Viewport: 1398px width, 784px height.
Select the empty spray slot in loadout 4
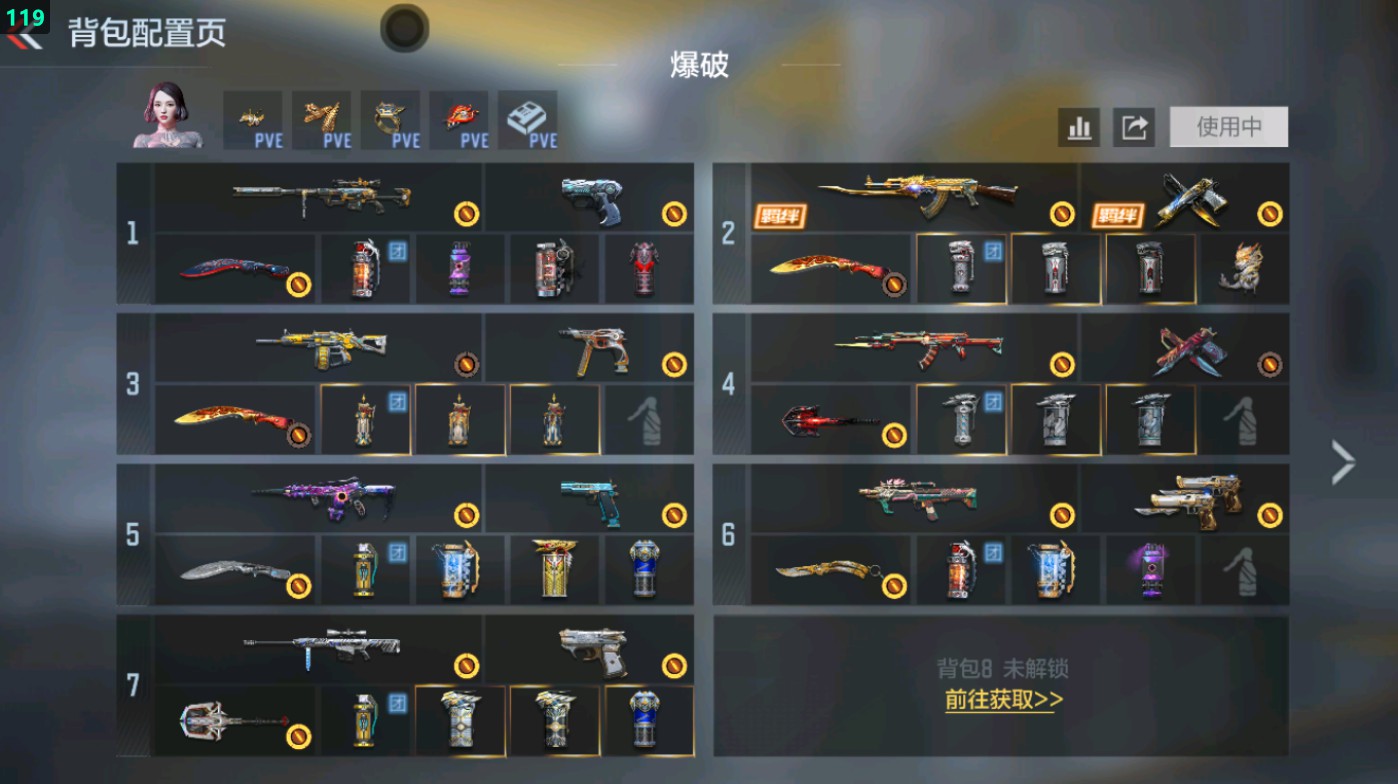[1242, 419]
